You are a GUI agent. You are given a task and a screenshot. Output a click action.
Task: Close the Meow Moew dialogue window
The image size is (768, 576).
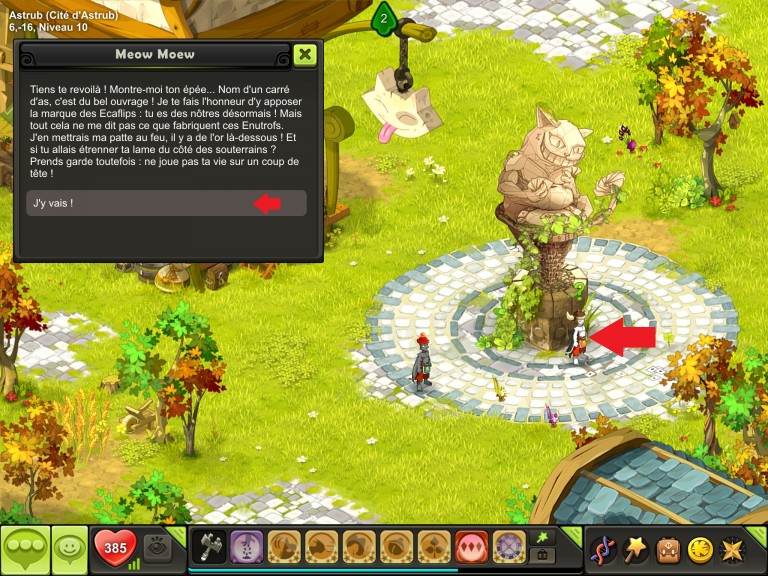tap(306, 54)
